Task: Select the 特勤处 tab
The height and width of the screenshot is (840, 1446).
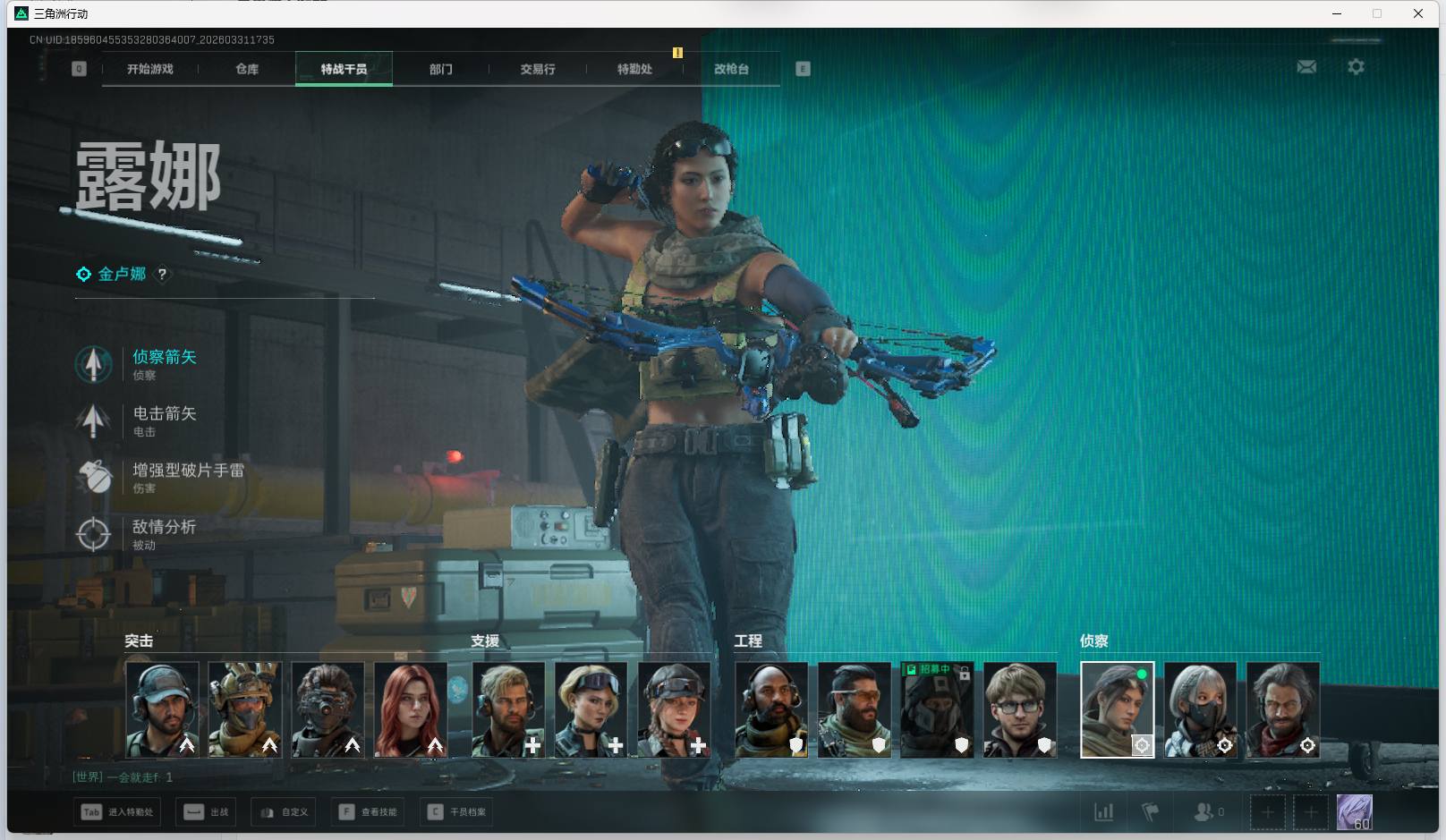Action: [634, 69]
